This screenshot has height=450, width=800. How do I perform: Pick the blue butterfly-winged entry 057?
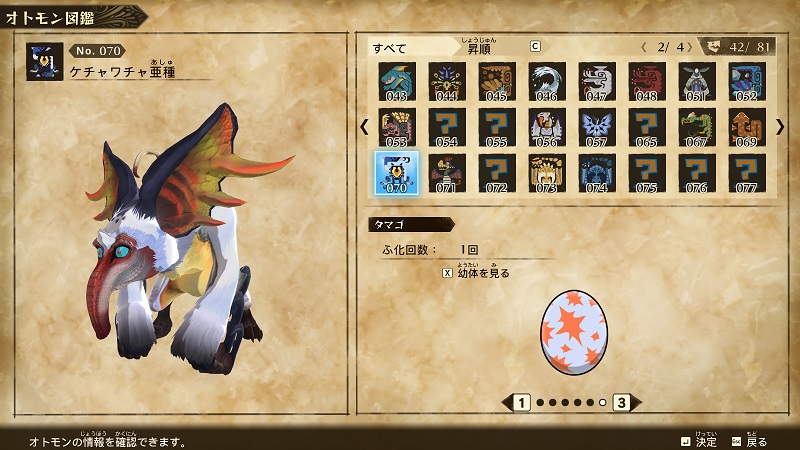[596, 127]
